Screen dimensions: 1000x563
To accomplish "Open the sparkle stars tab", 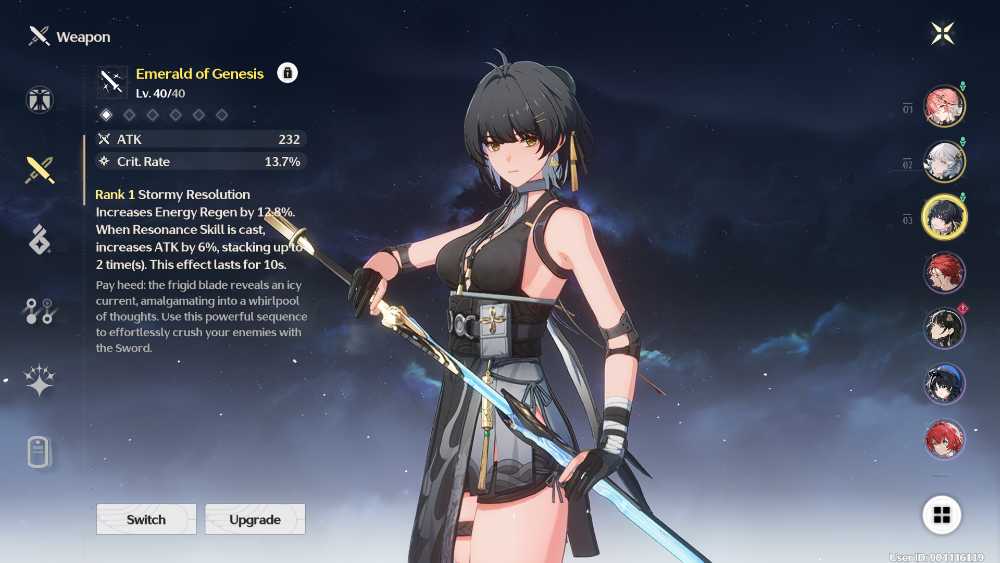I will pyautogui.click(x=40, y=381).
